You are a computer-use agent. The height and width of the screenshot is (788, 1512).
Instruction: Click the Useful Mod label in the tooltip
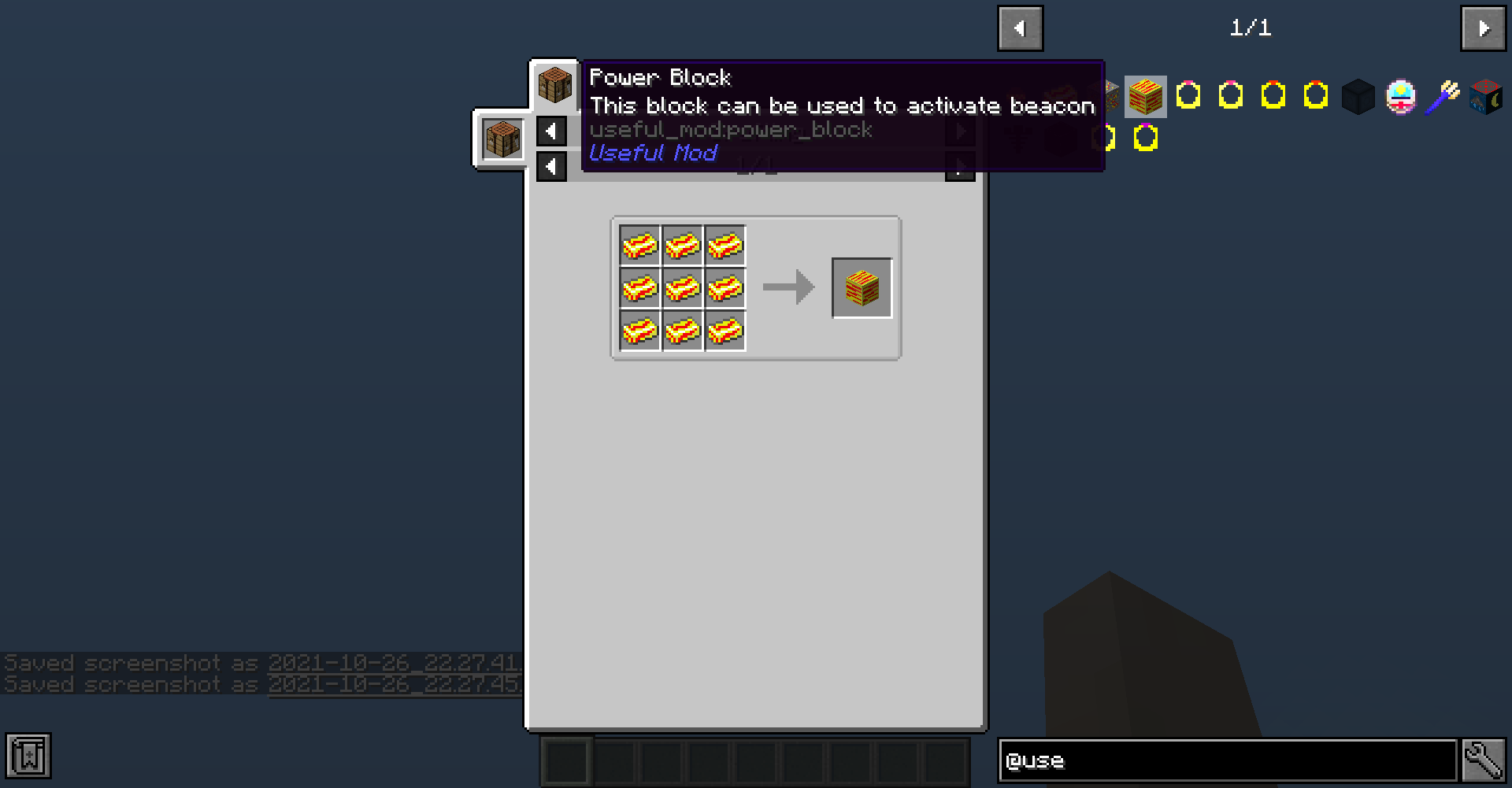tap(653, 153)
